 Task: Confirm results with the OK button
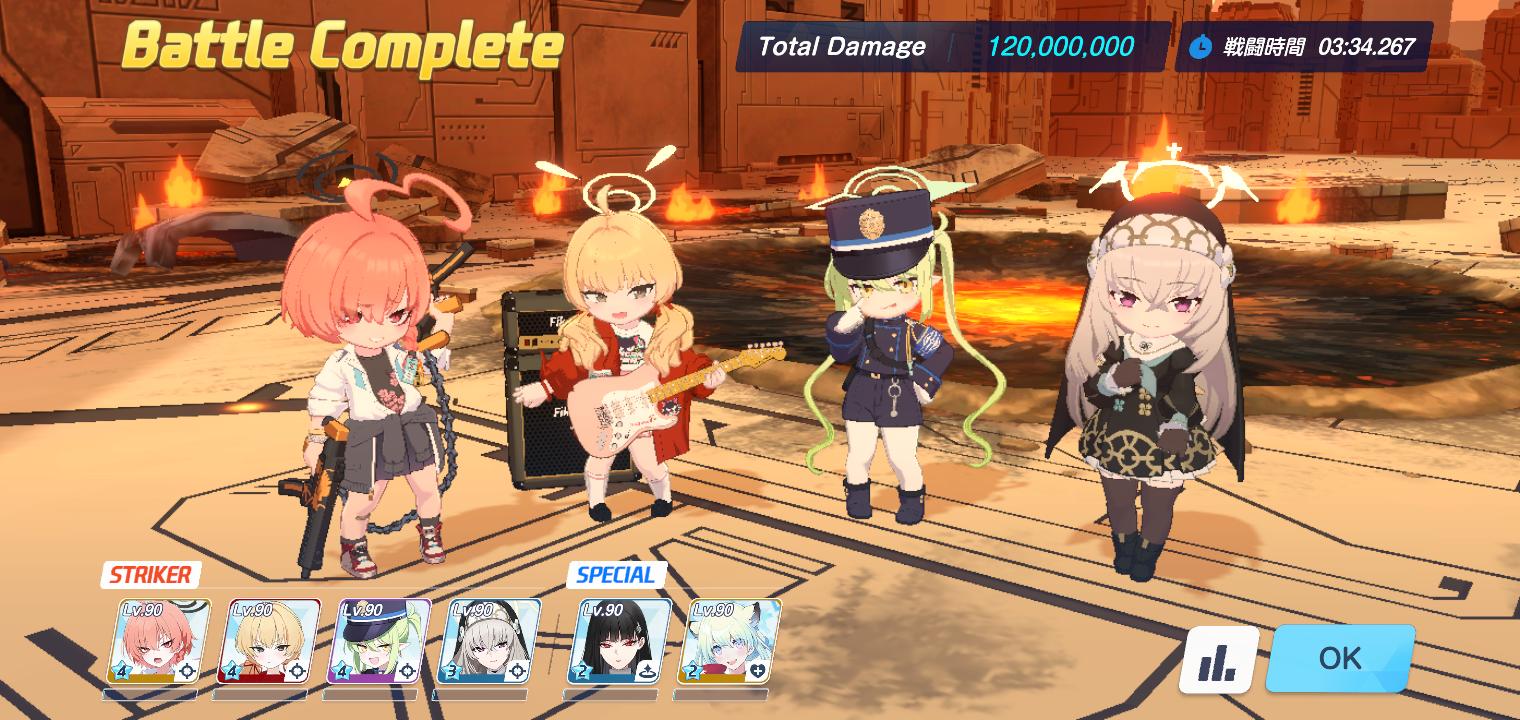(x=1340, y=658)
